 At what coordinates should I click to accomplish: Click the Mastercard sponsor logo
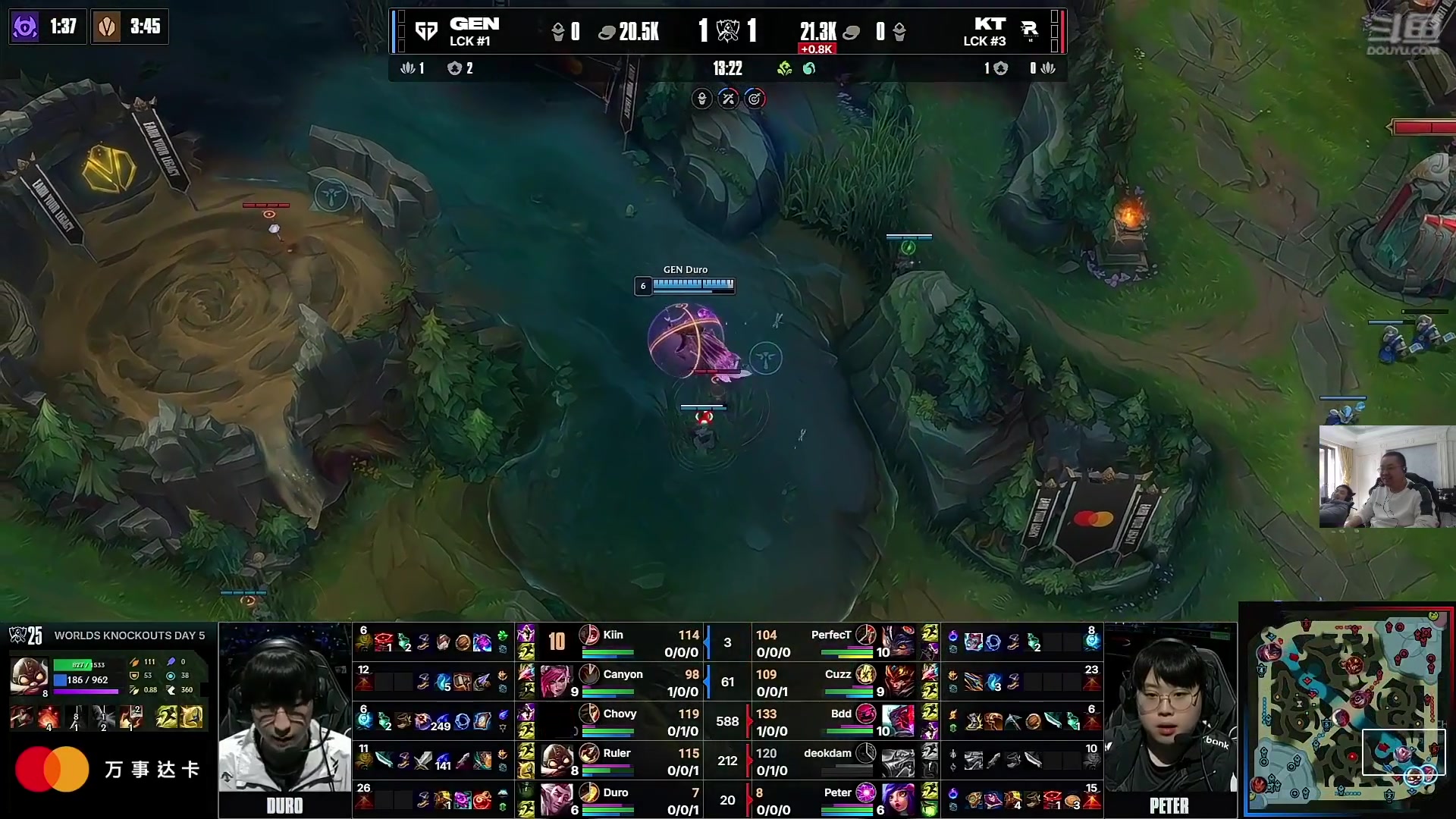[x=52, y=769]
